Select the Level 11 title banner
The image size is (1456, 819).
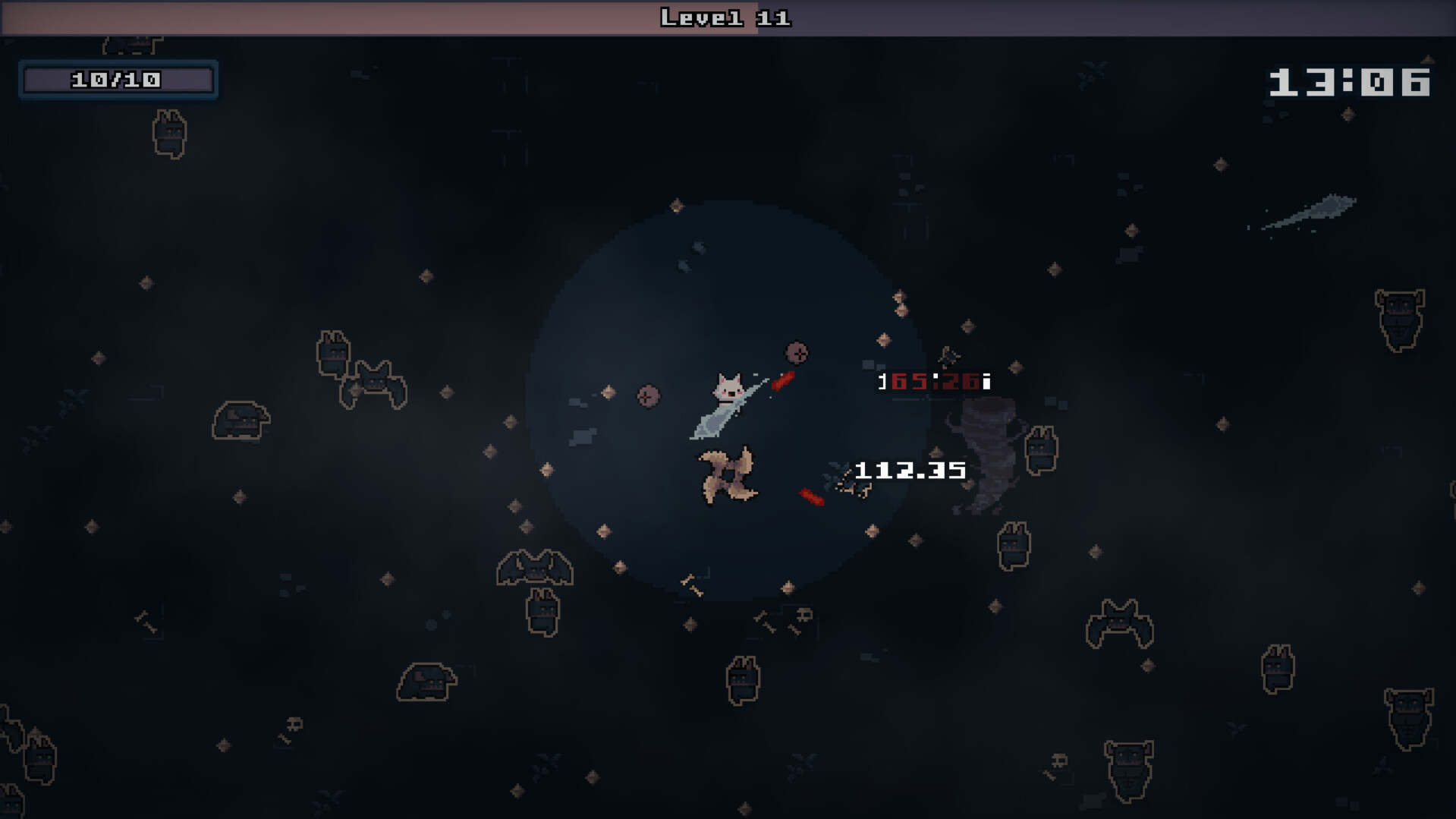point(725,17)
